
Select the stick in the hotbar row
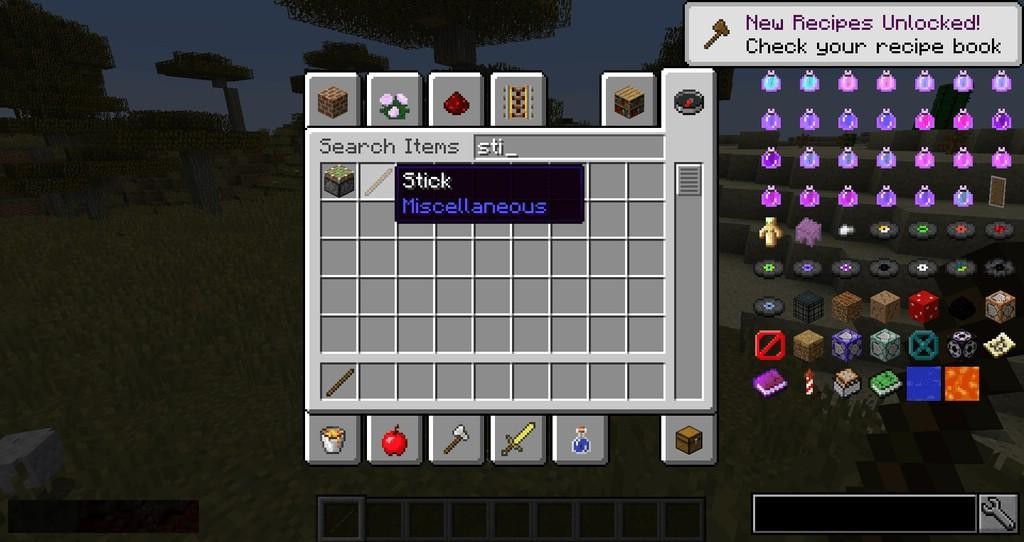click(x=339, y=381)
